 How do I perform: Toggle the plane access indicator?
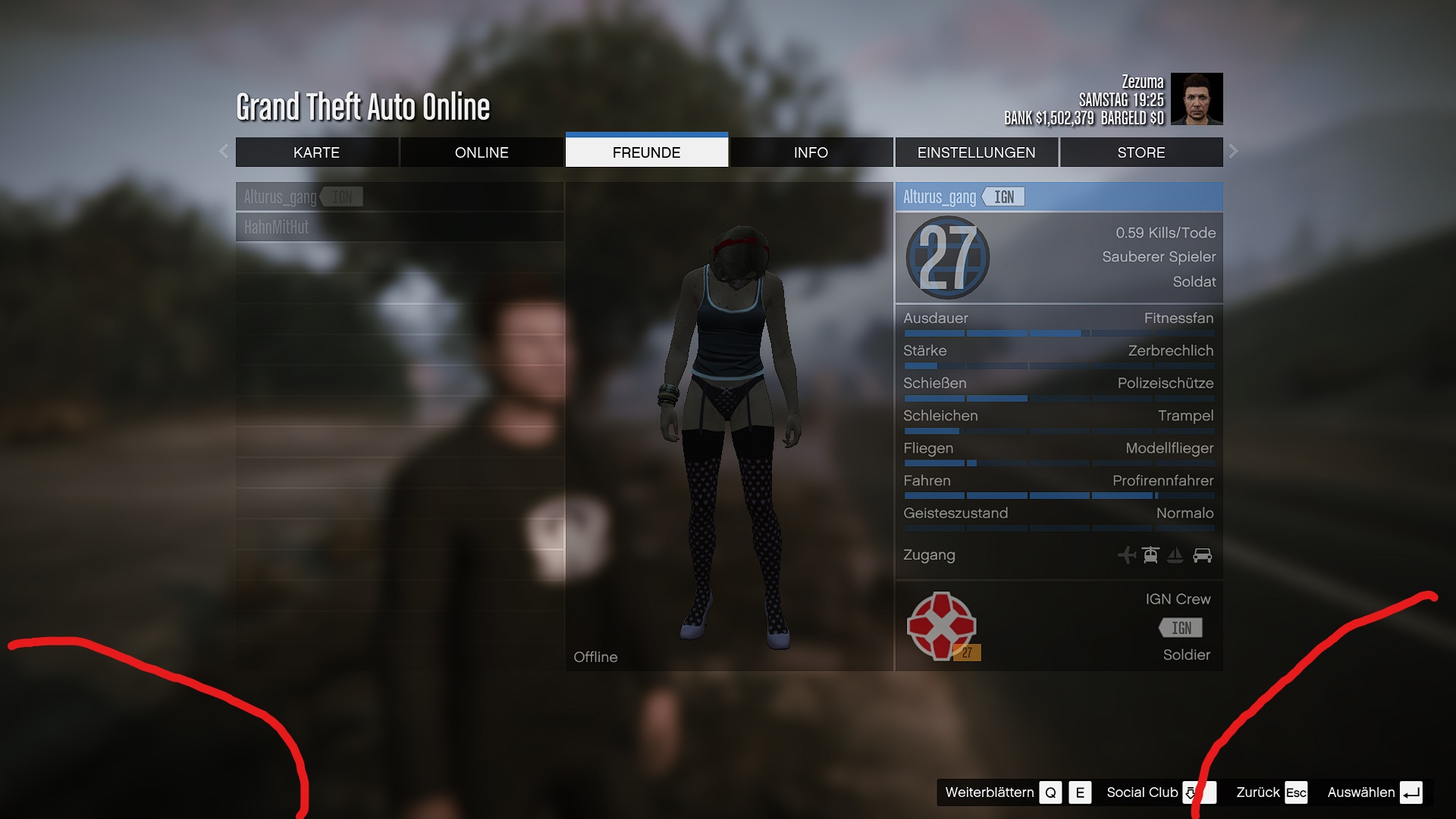pyautogui.click(x=1128, y=555)
